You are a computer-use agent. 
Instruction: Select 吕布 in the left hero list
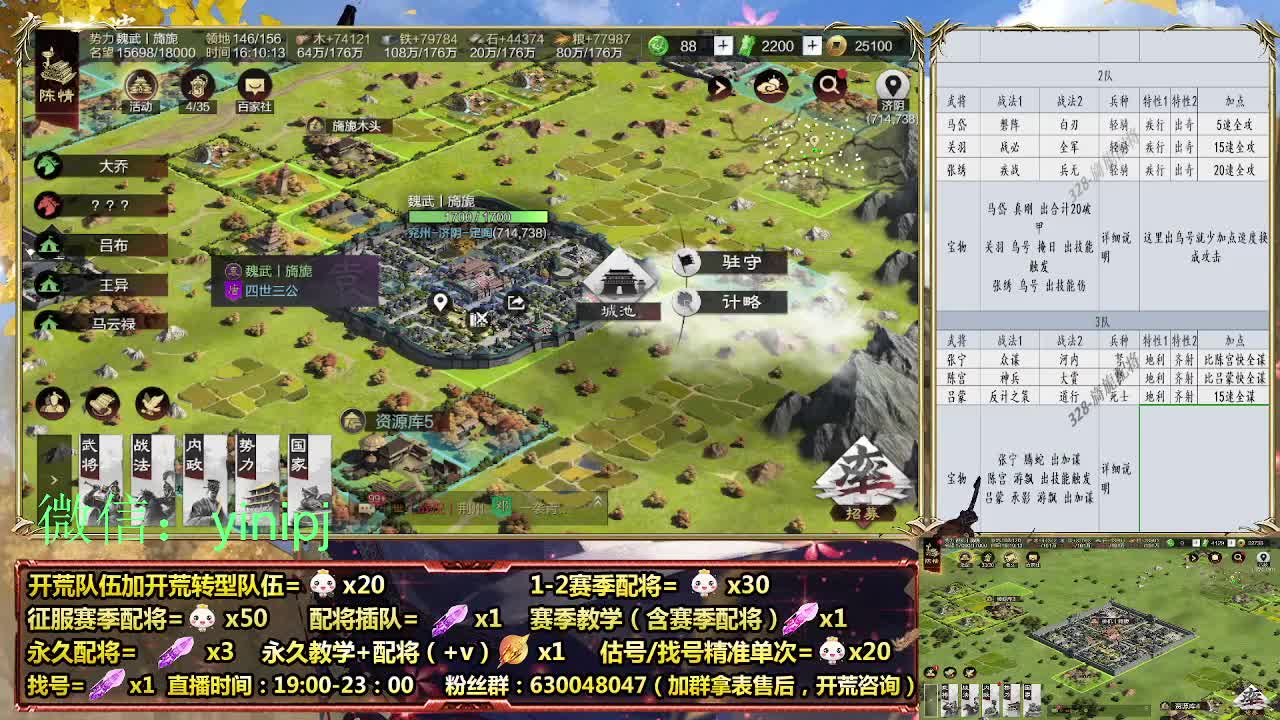coord(95,244)
